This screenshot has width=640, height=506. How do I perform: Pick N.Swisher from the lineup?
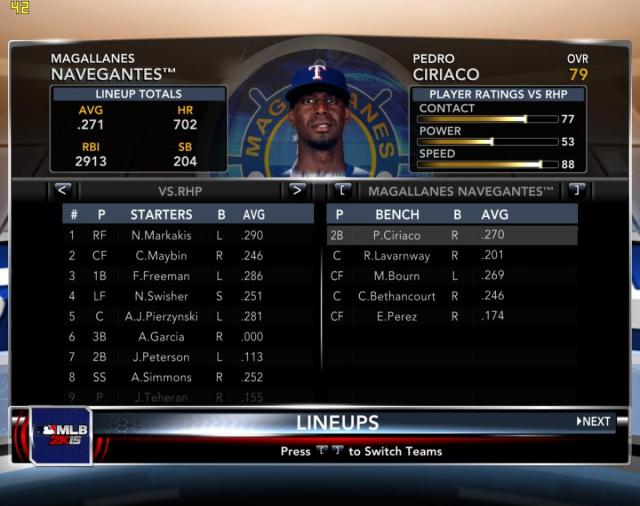(x=161, y=296)
